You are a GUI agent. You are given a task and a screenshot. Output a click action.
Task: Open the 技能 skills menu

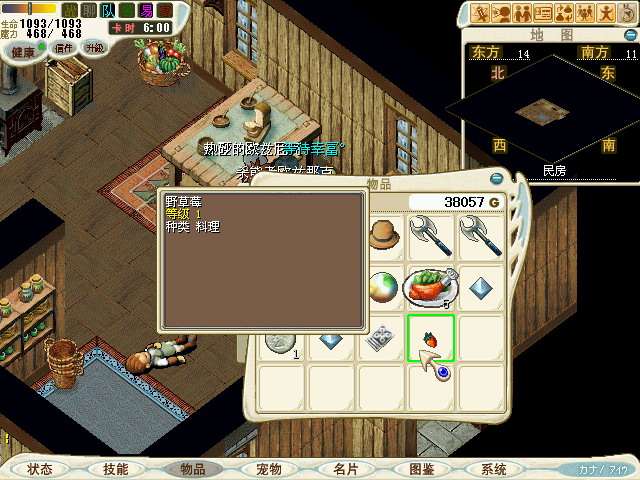point(116,469)
